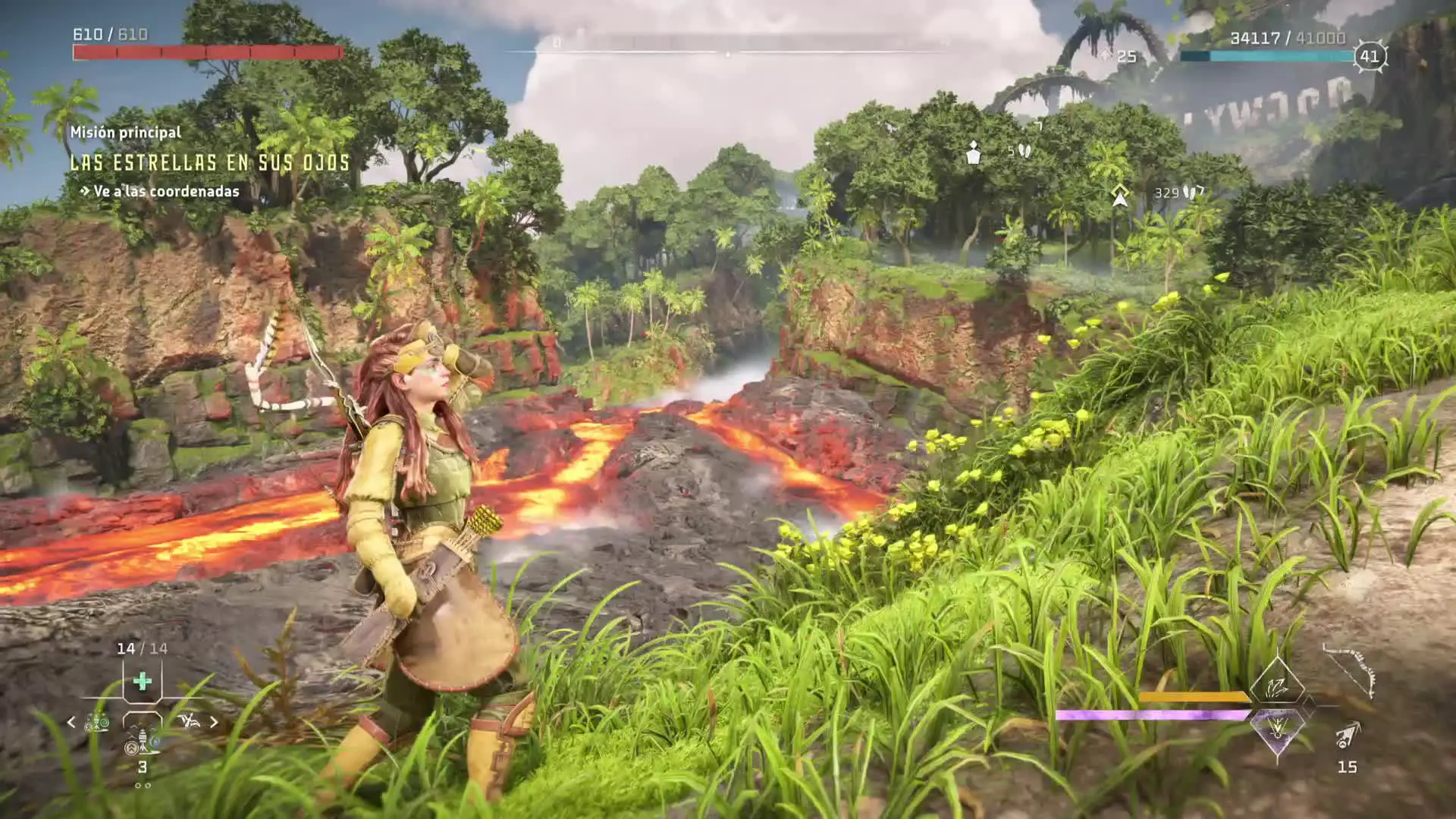Screen dimensions: 1456x819
Task: Choose the potion item left of the selected tool
Action: pos(97,722)
